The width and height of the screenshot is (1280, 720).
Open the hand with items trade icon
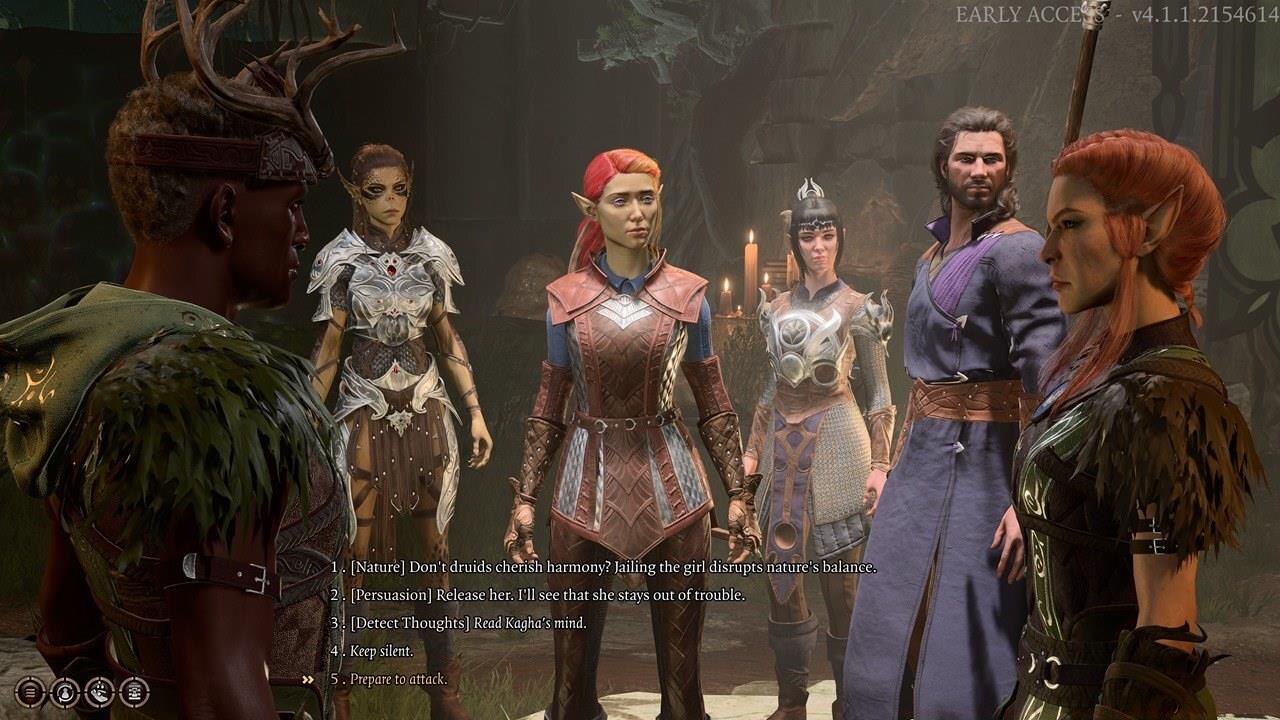[x=100, y=691]
